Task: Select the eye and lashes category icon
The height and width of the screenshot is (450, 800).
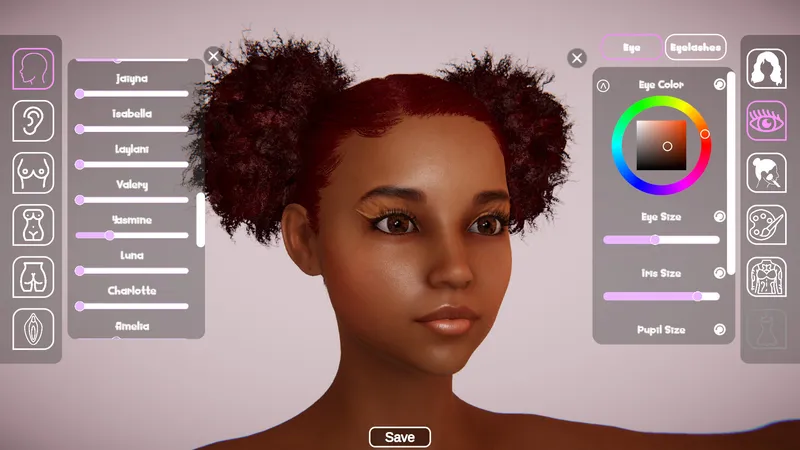Action: (766, 120)
